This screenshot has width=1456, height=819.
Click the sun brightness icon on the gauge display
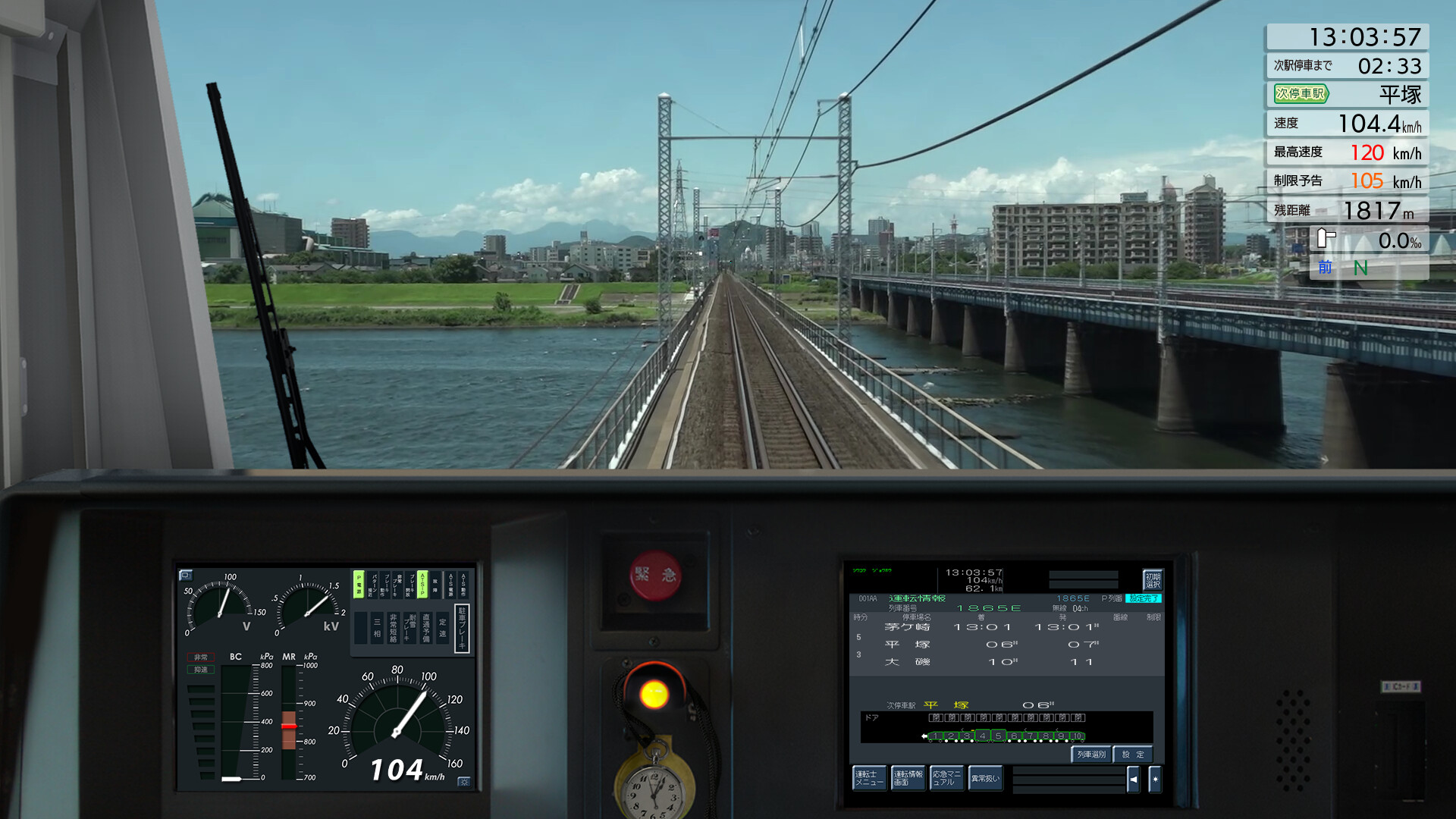point(463,783)
